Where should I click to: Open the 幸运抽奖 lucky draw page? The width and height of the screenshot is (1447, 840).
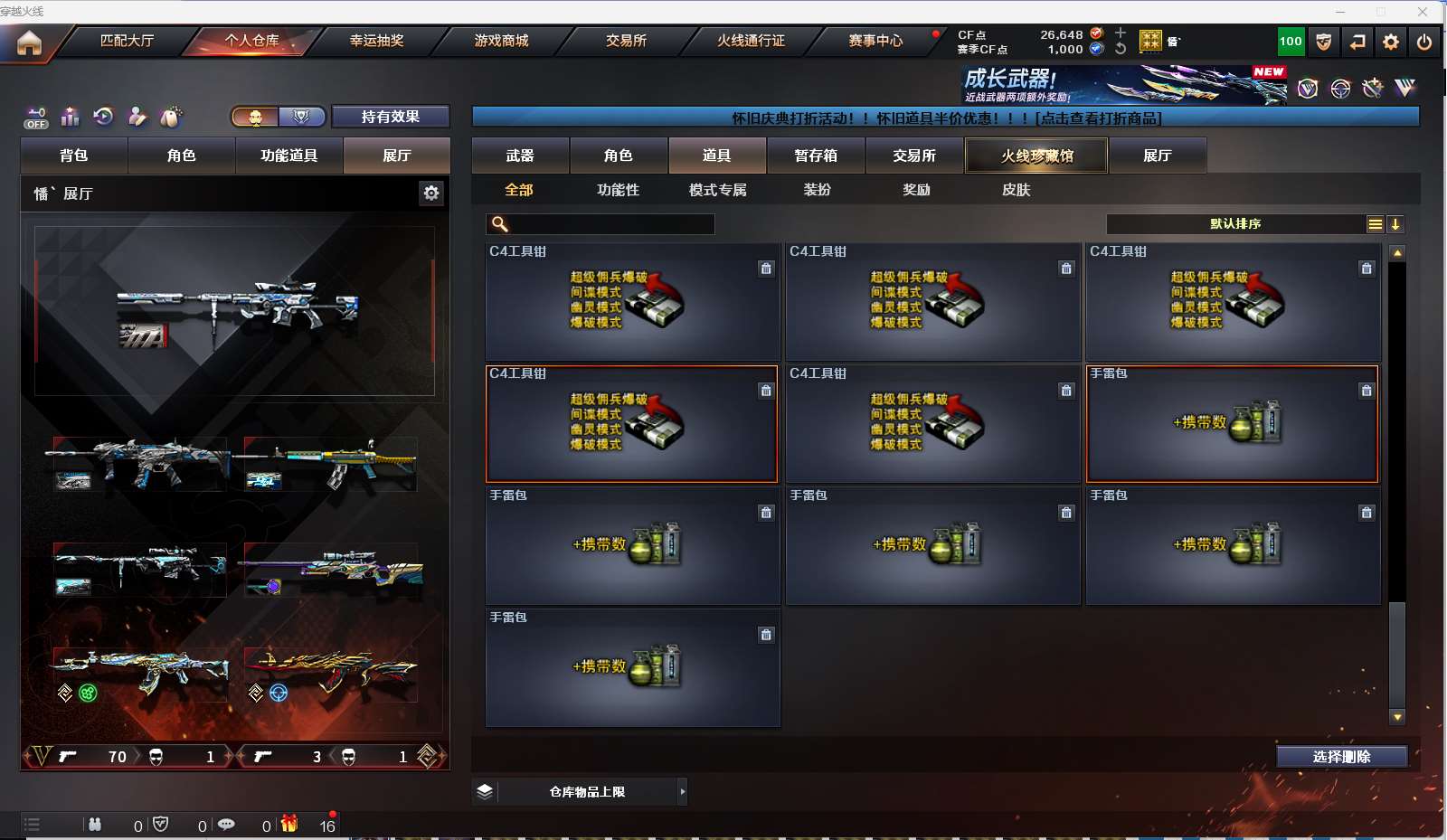[x=376, y=41]
